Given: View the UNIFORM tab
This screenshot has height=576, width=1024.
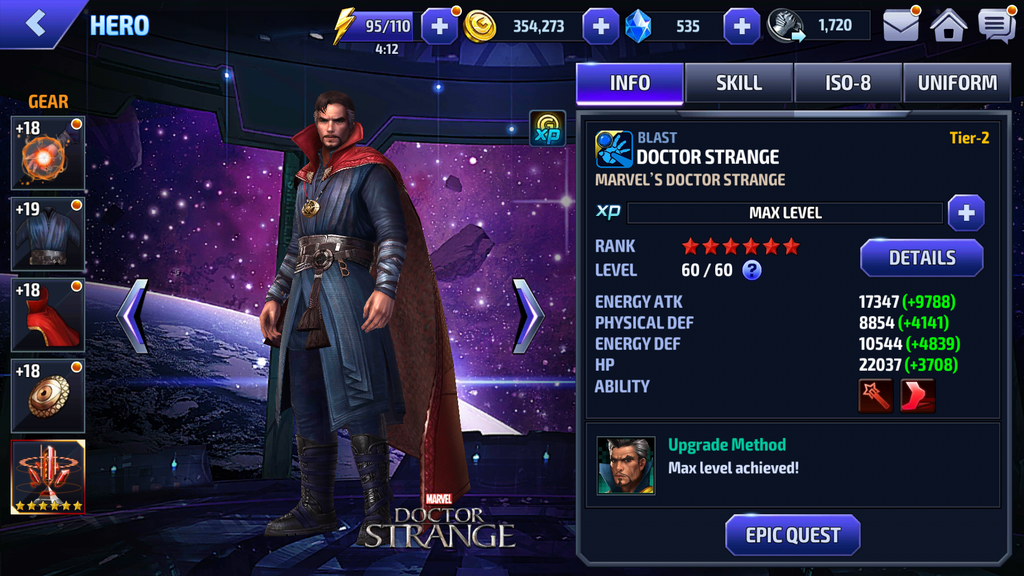Looking at the screenshot, I should coord(957,83).
